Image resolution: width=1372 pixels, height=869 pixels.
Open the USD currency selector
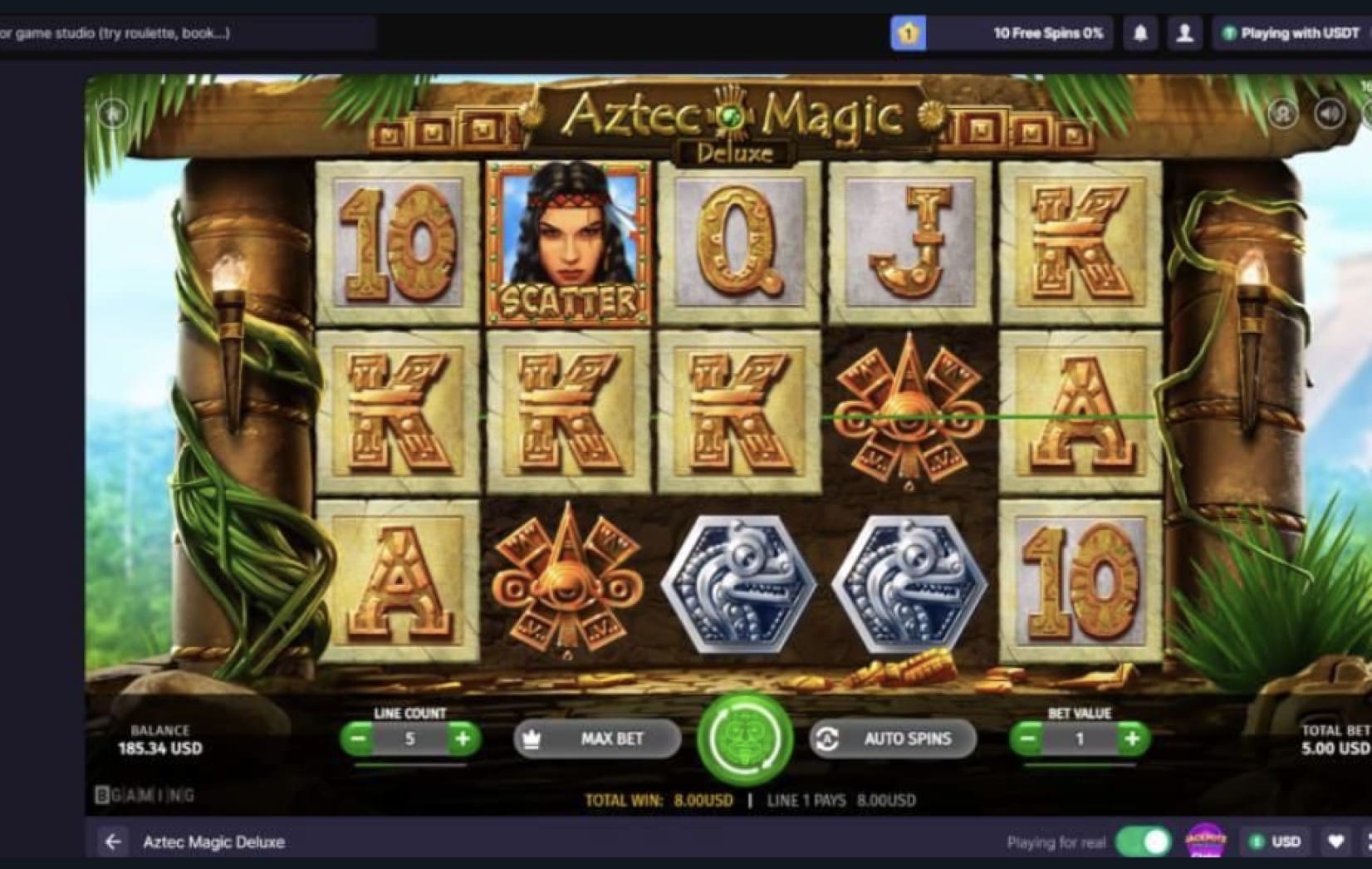coord(1275,842)
